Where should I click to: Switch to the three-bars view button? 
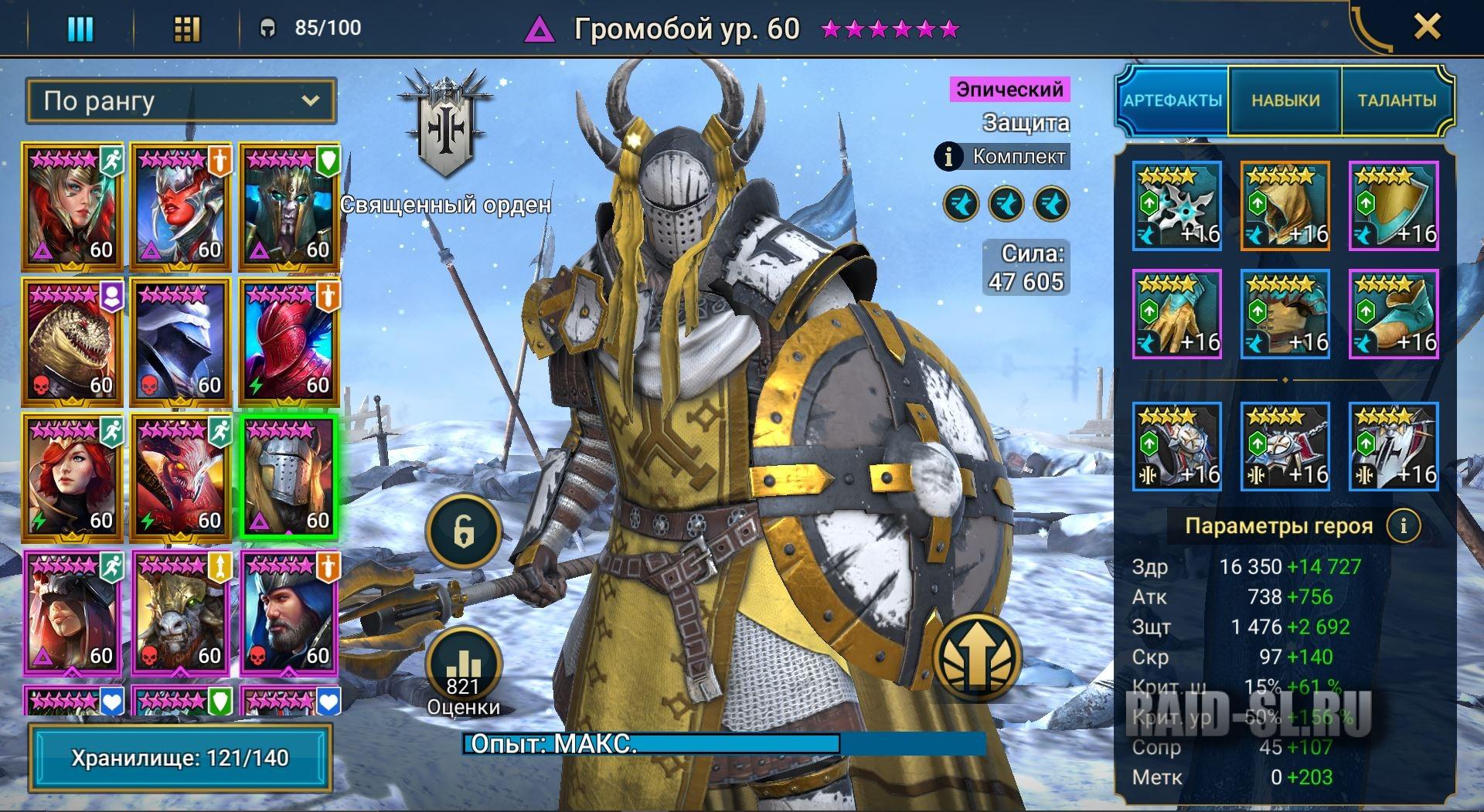coord(80,29)
